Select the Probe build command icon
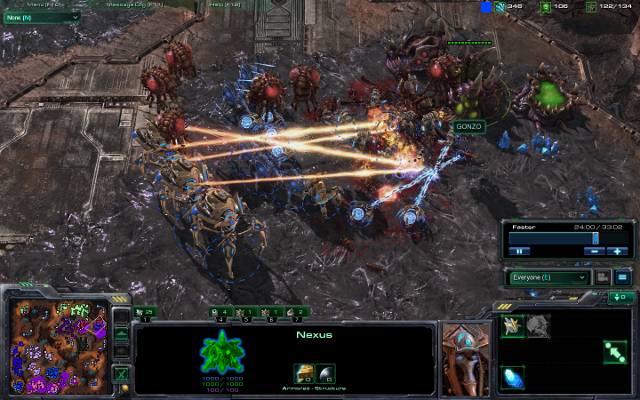 pos(513,325)
